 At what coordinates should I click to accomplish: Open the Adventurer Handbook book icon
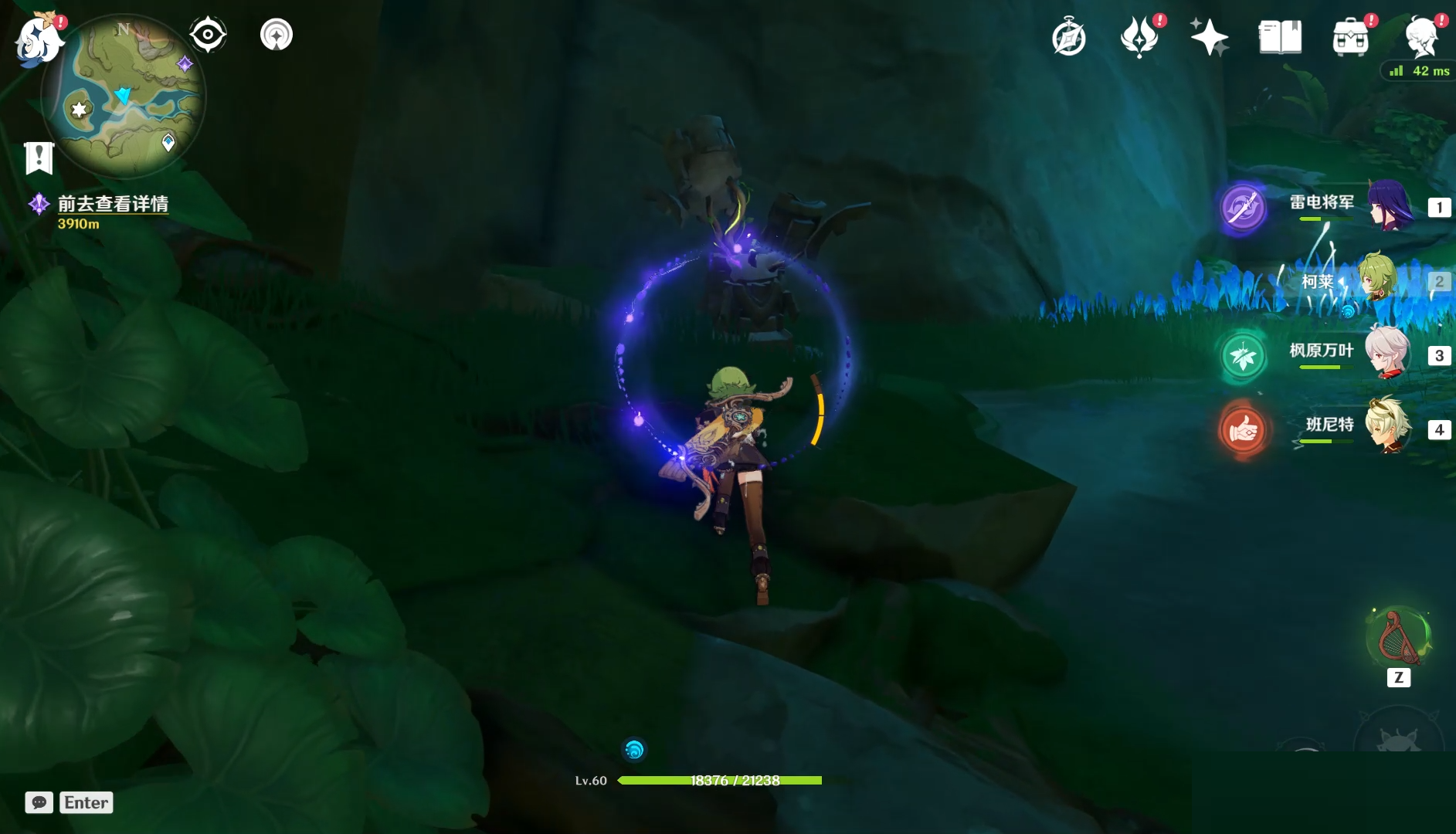tap(1280, 37)
